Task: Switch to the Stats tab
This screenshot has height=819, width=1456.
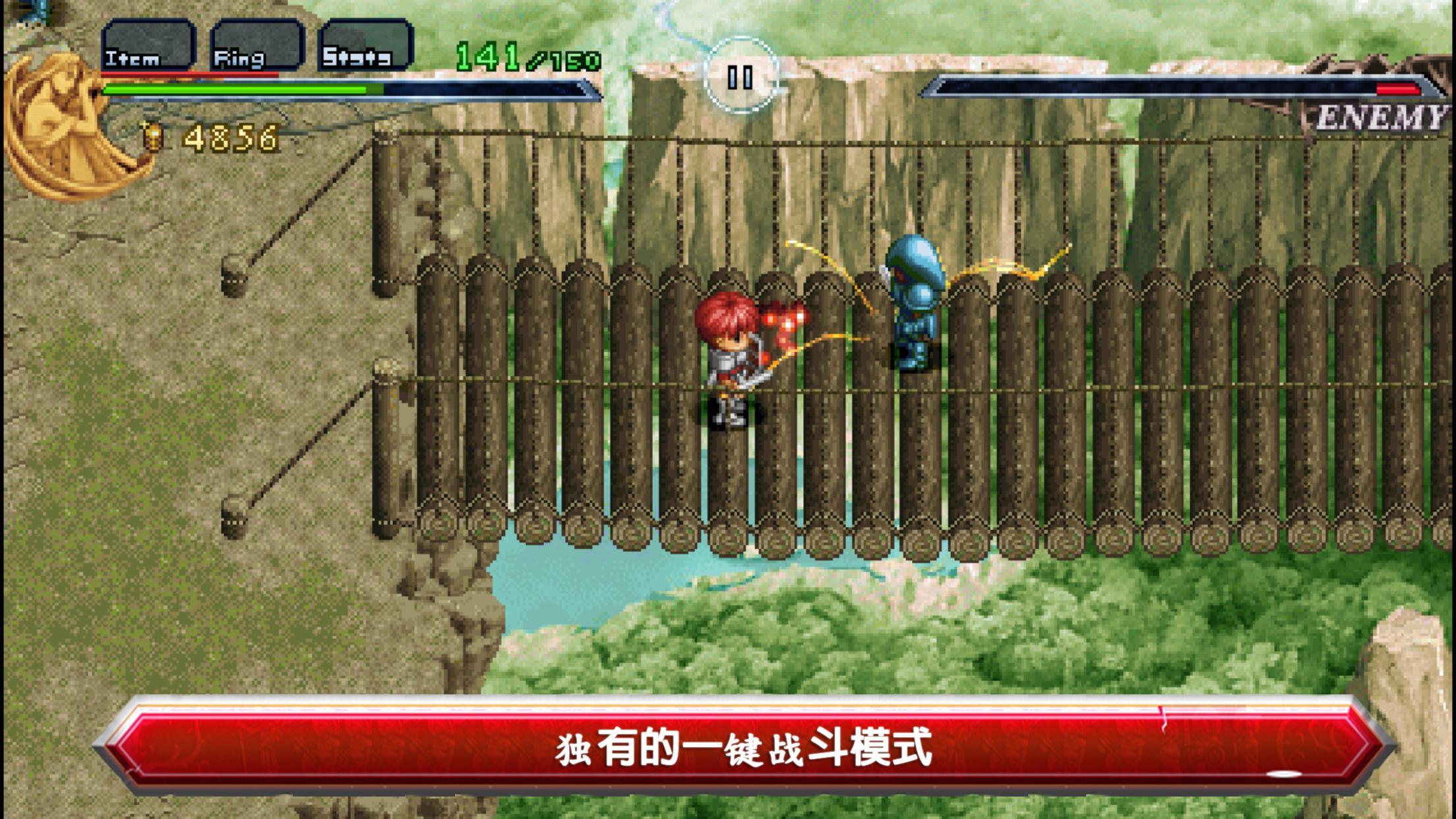Action: 369,46
